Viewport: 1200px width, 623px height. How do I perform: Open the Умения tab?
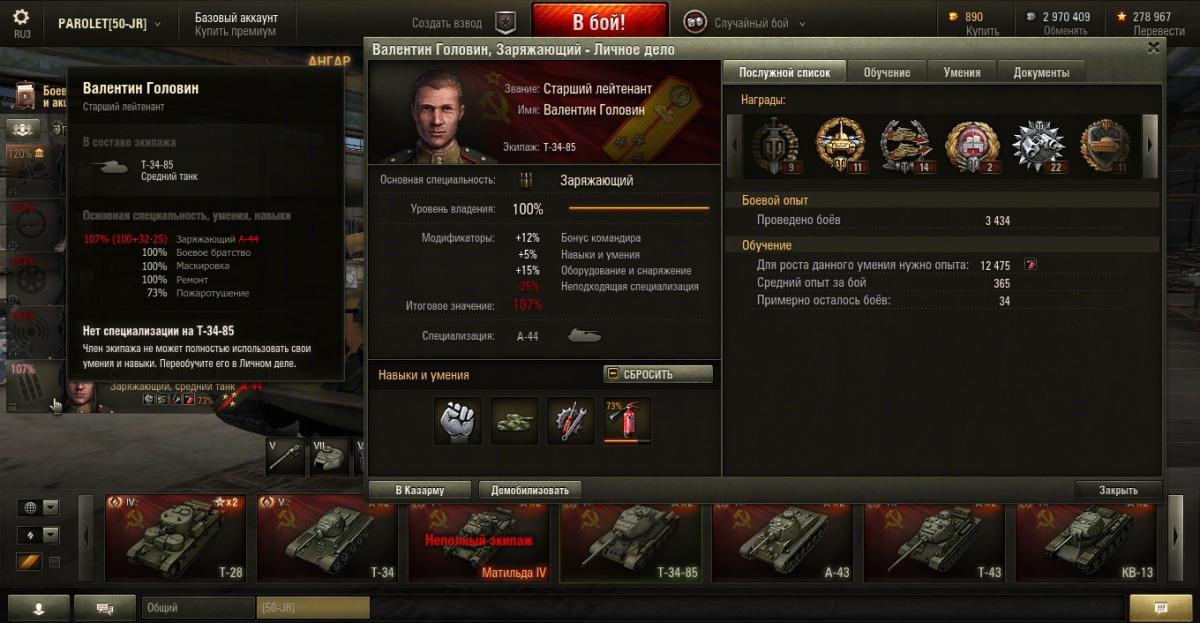click(962, 72)
